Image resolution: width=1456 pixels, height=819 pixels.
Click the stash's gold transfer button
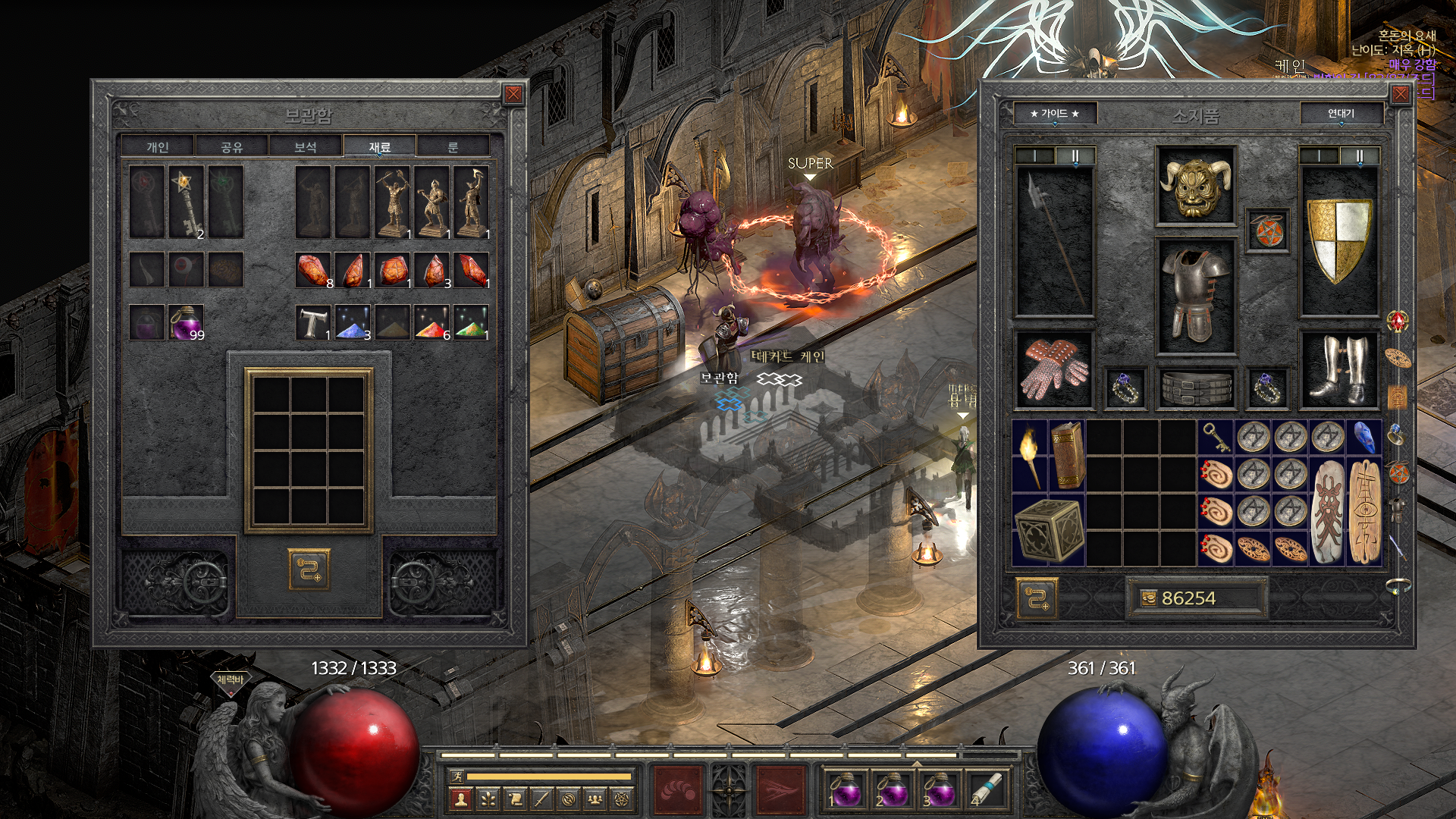click(309, 569)
